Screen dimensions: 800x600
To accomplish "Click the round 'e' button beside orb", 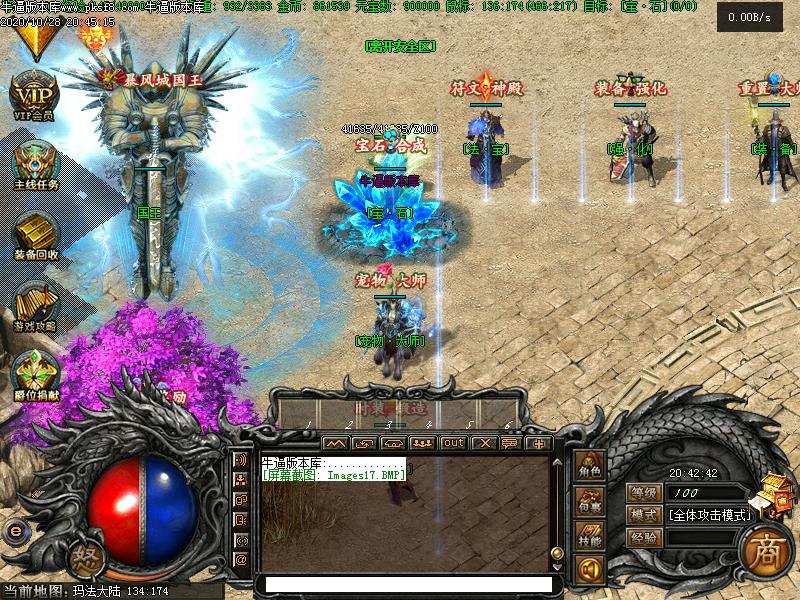I will (x=15, y=530).
